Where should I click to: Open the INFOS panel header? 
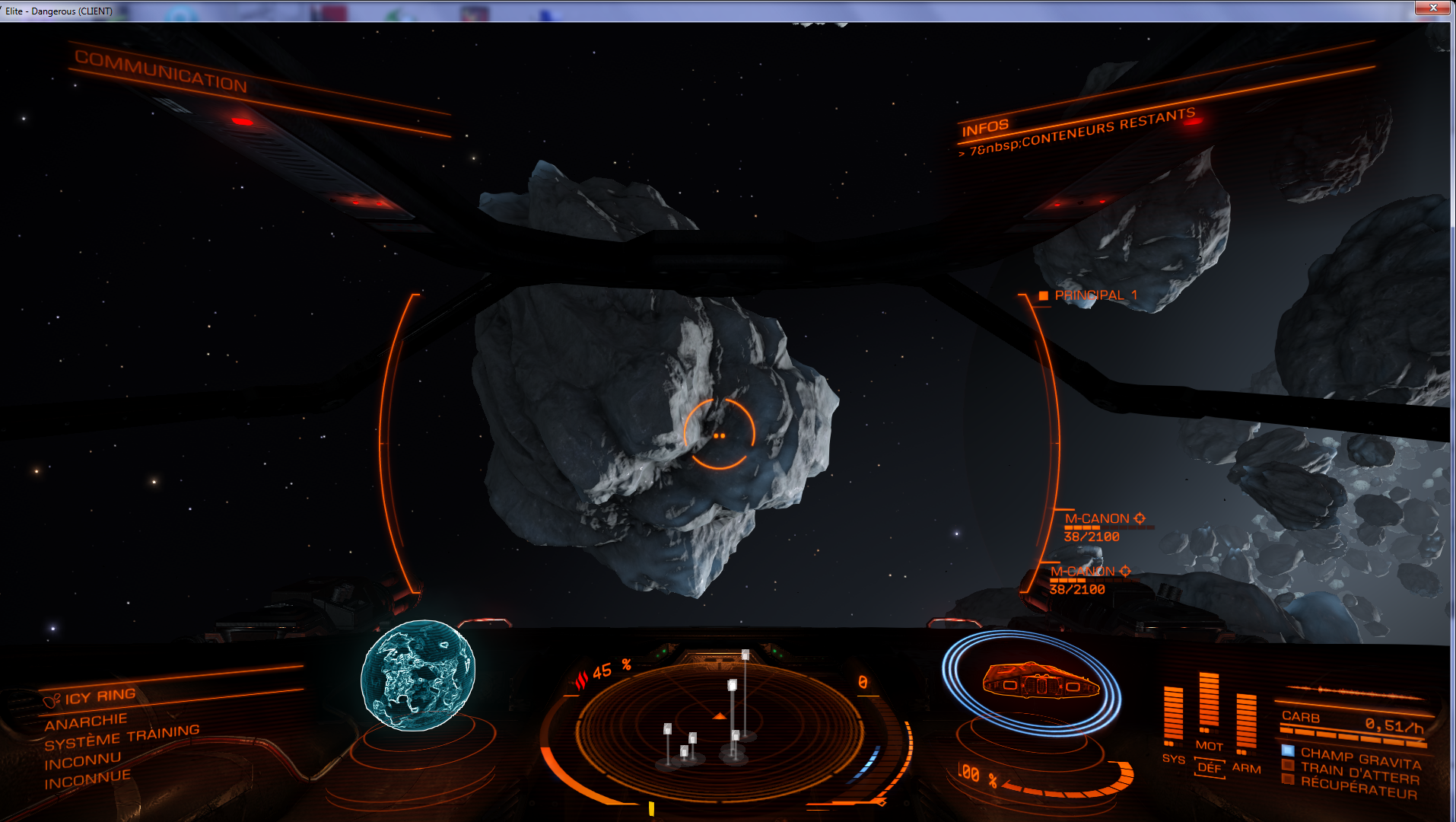[x=985, y=128]
